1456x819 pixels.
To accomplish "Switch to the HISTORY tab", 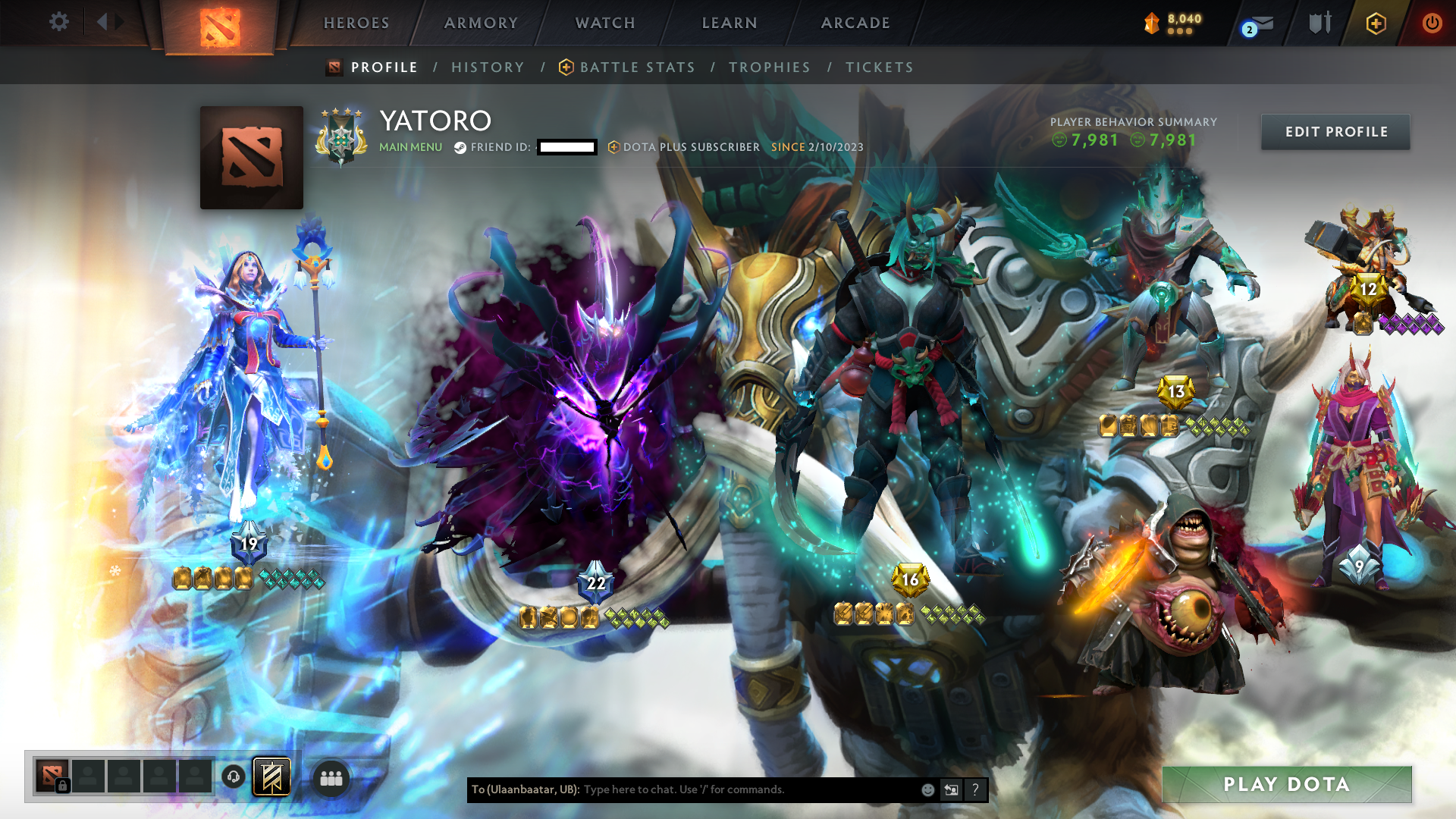I will click(487, 67).
